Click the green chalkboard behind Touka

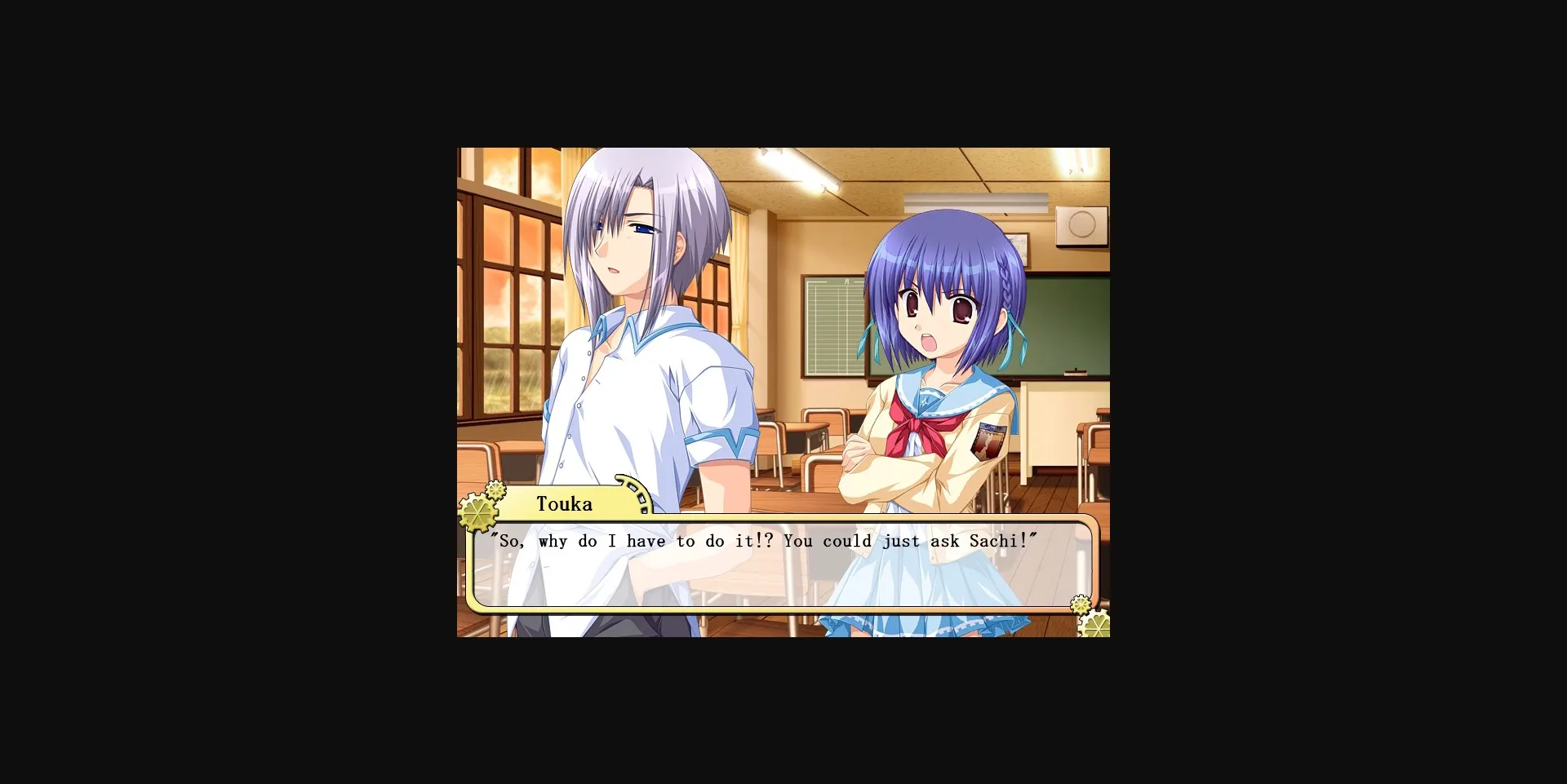pos(1061,326)
